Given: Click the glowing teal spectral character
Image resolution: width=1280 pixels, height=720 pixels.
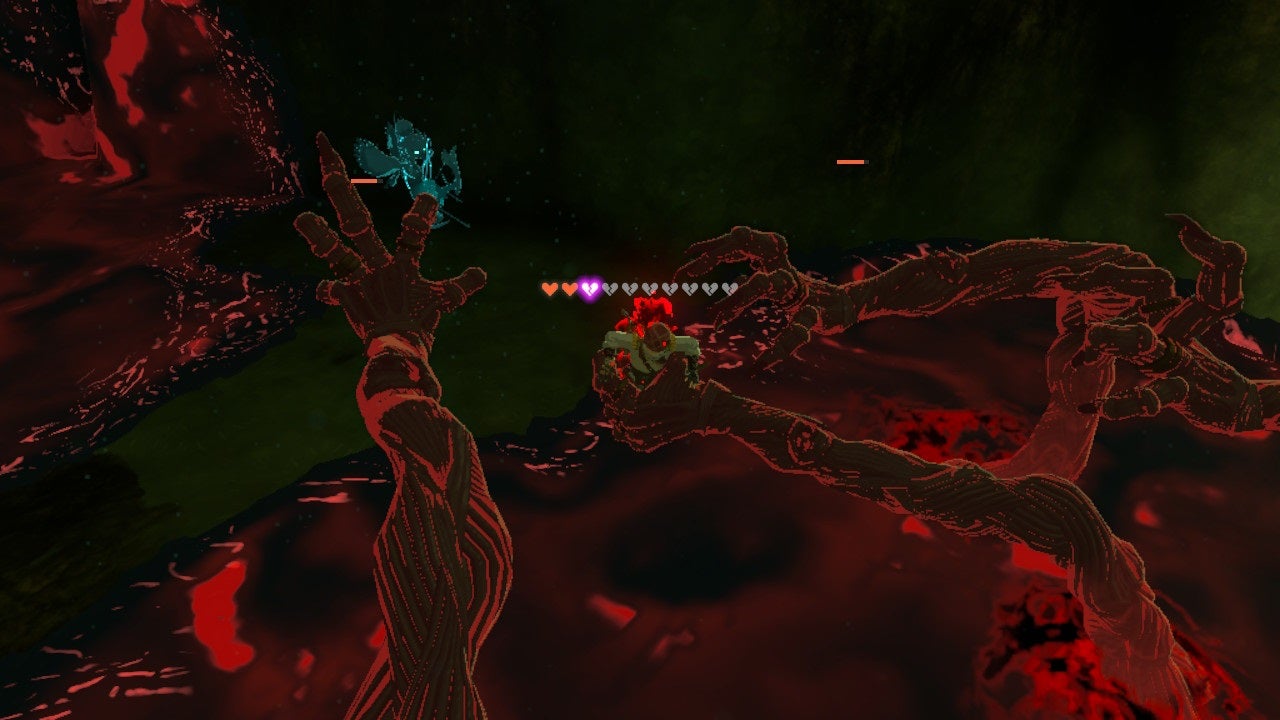Looking at the screenshot, I should (x=410, y=170).
